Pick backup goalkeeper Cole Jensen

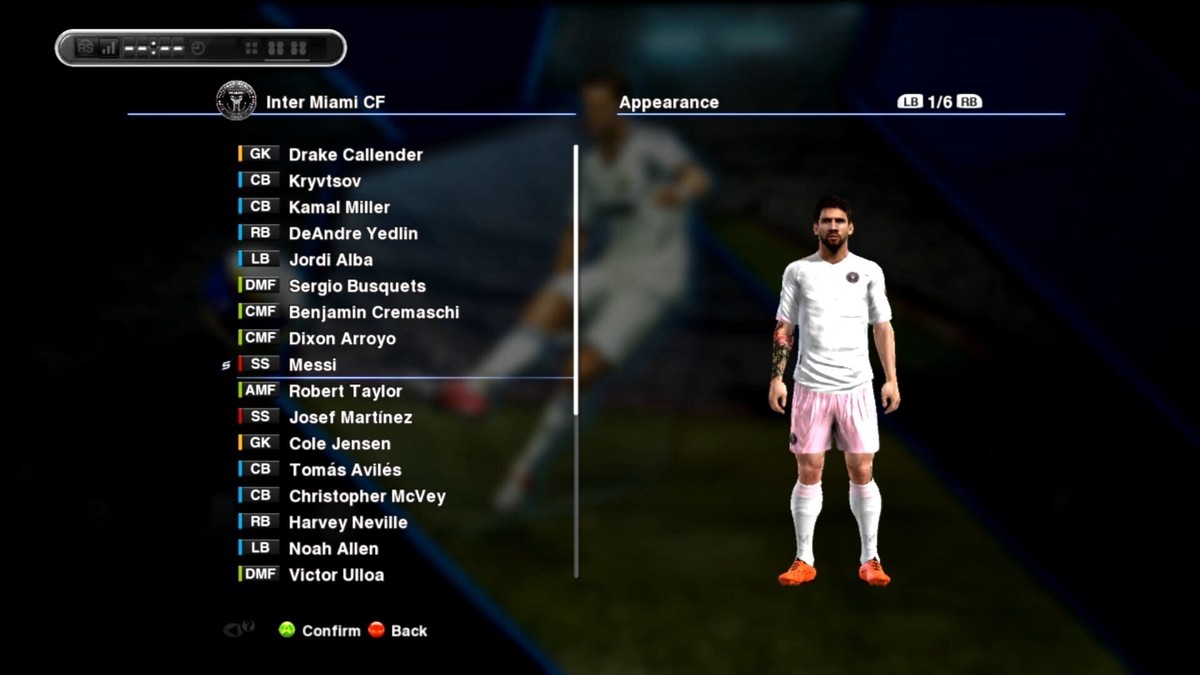(x=339, y=443)
